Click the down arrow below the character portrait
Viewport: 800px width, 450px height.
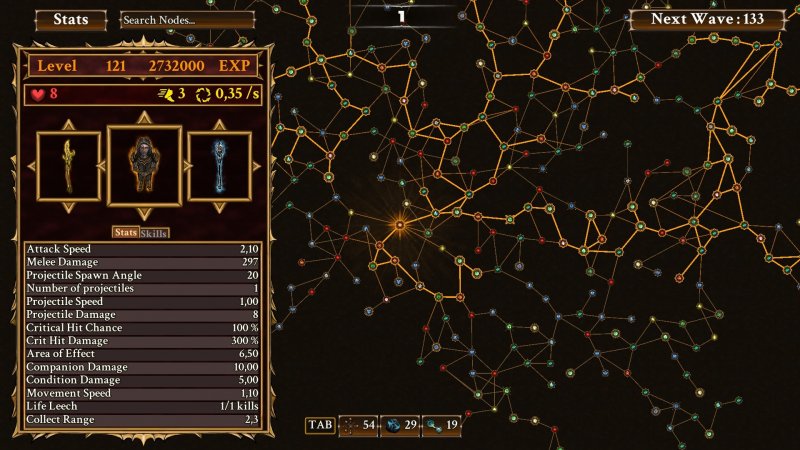[x=145, y=215]
